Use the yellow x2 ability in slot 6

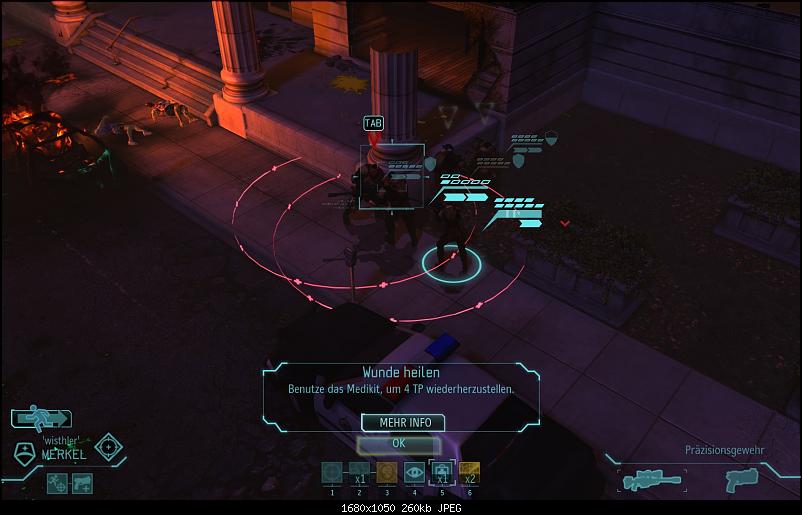coord(468,471)
